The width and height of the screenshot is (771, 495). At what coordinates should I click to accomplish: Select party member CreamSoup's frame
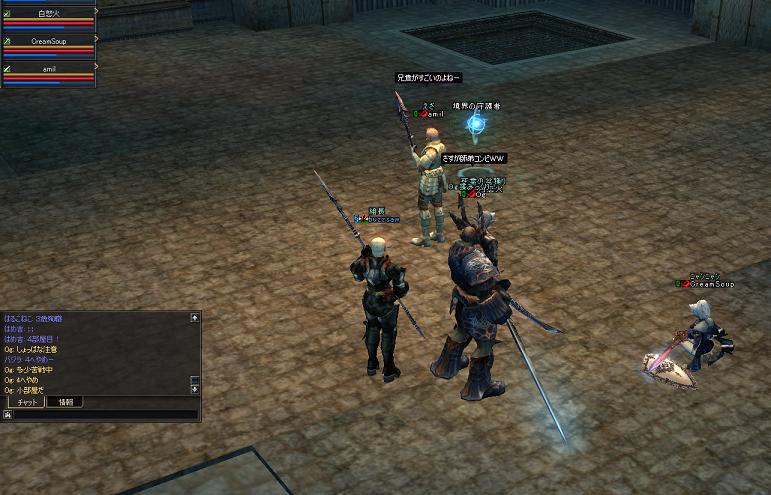point(48,46)
